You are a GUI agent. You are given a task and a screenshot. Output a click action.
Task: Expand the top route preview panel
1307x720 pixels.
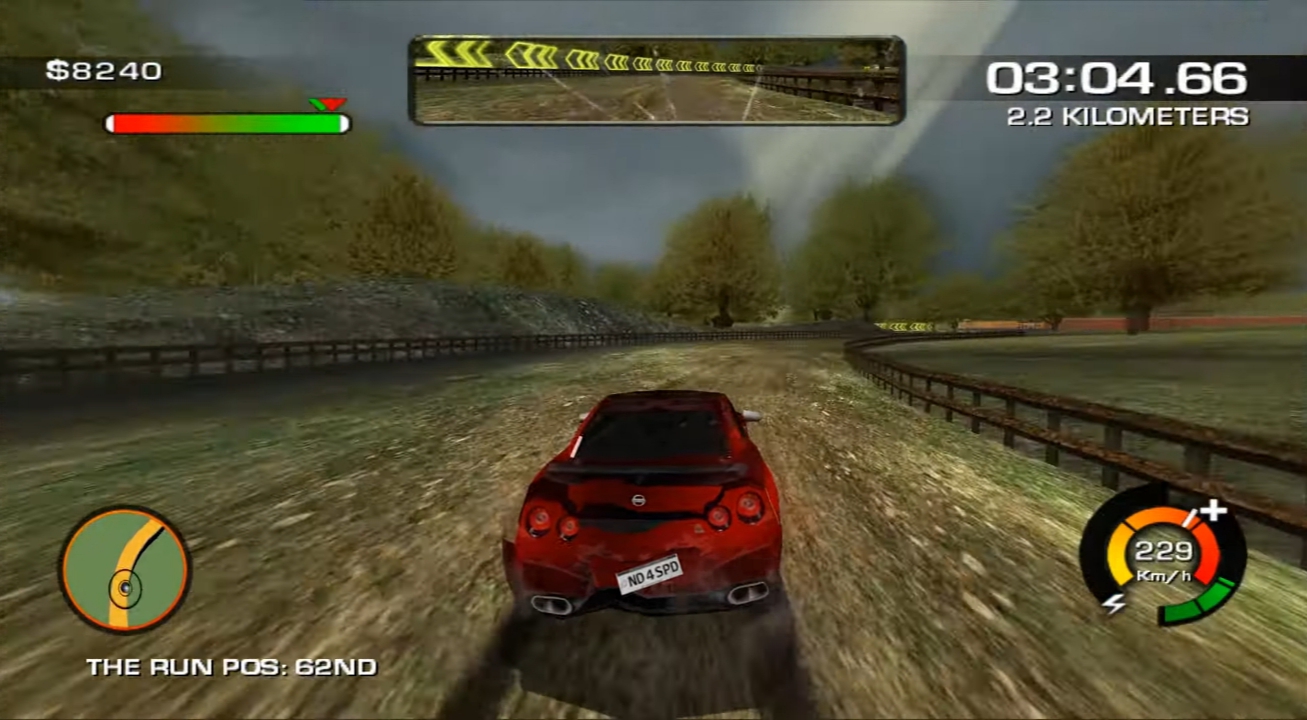tap(653, 78)
